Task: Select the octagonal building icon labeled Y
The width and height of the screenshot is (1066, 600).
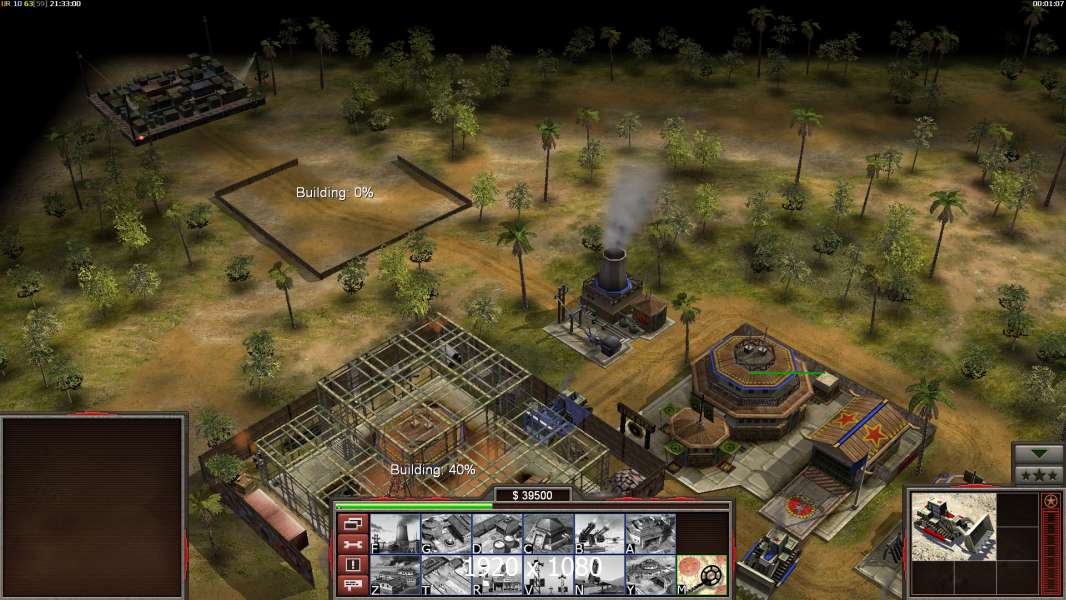Action: (650, 575)
